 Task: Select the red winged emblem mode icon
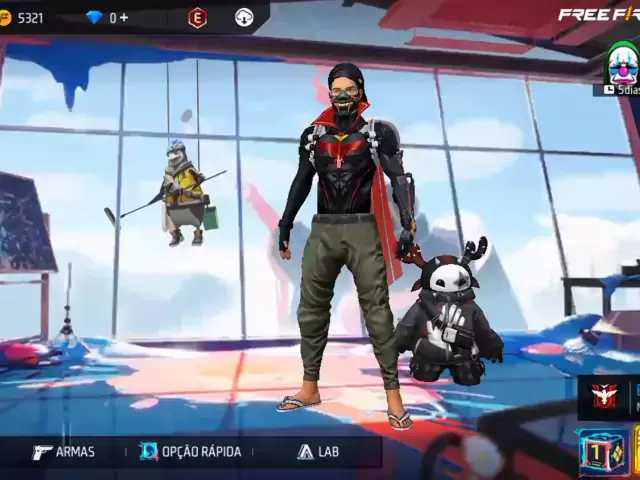pos(603,395)
